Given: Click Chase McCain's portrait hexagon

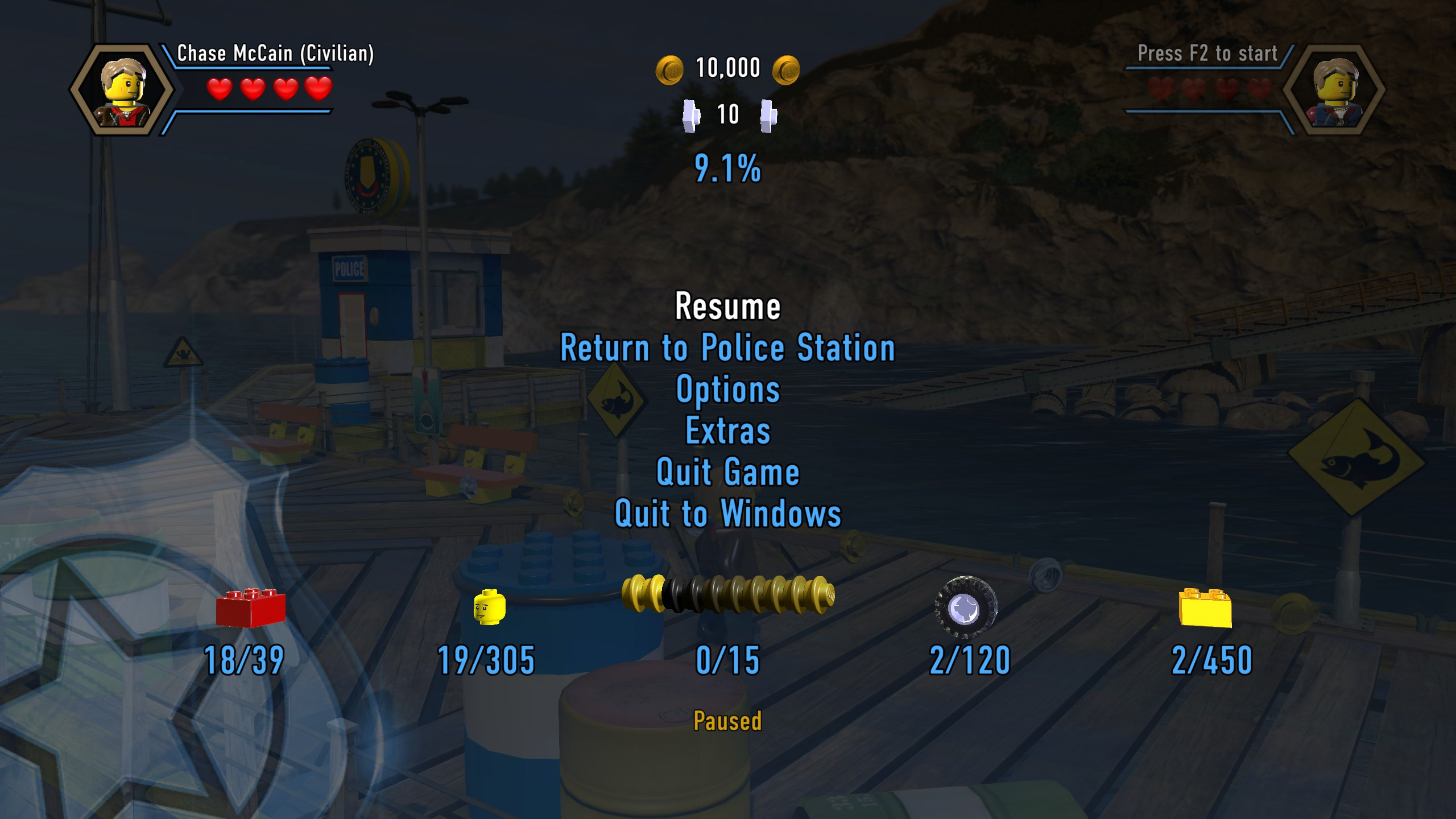Looking at the screenshot, I should [122, 88].
